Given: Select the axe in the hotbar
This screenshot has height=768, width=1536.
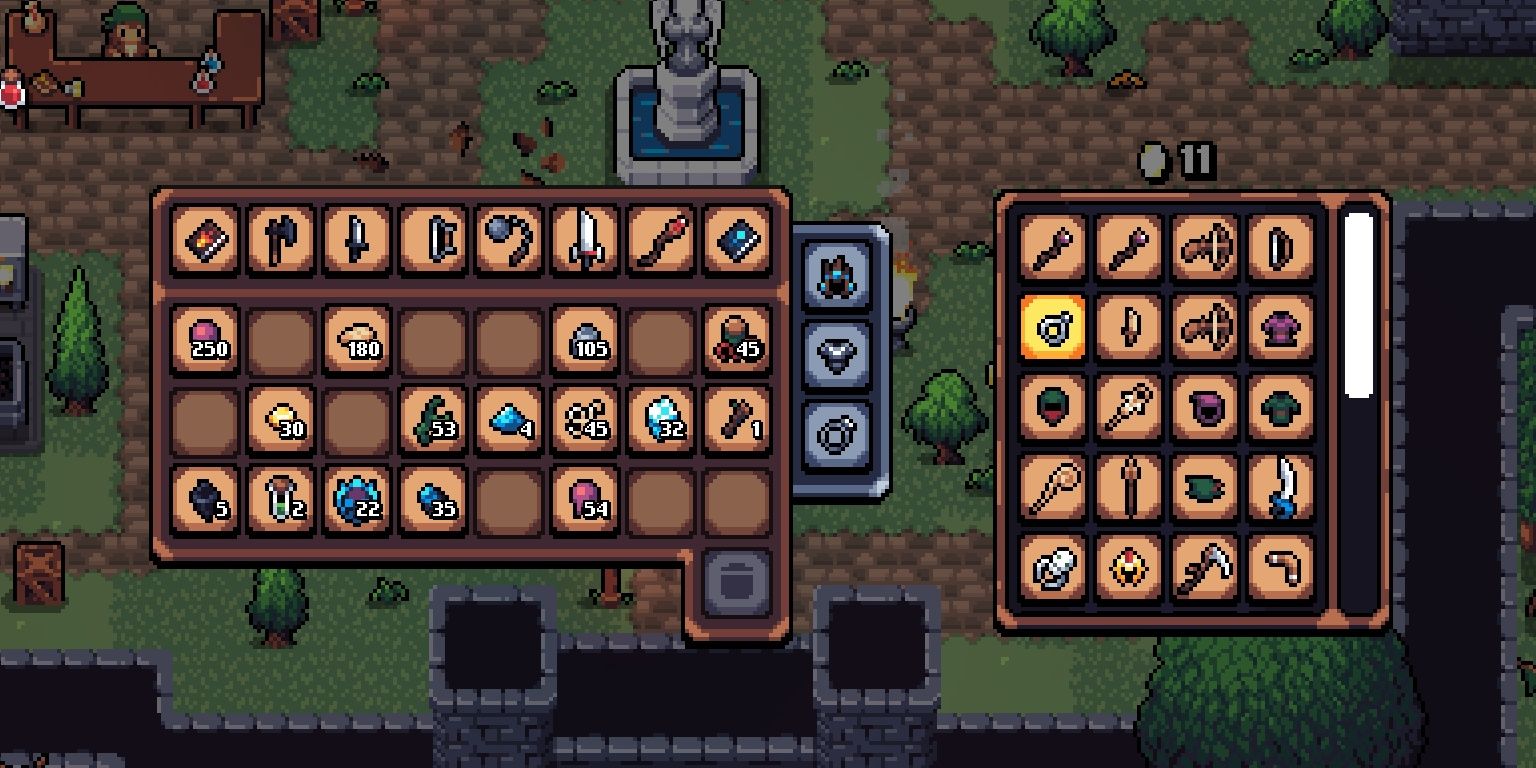Looking at the screenshot, I should click(281, 240).
